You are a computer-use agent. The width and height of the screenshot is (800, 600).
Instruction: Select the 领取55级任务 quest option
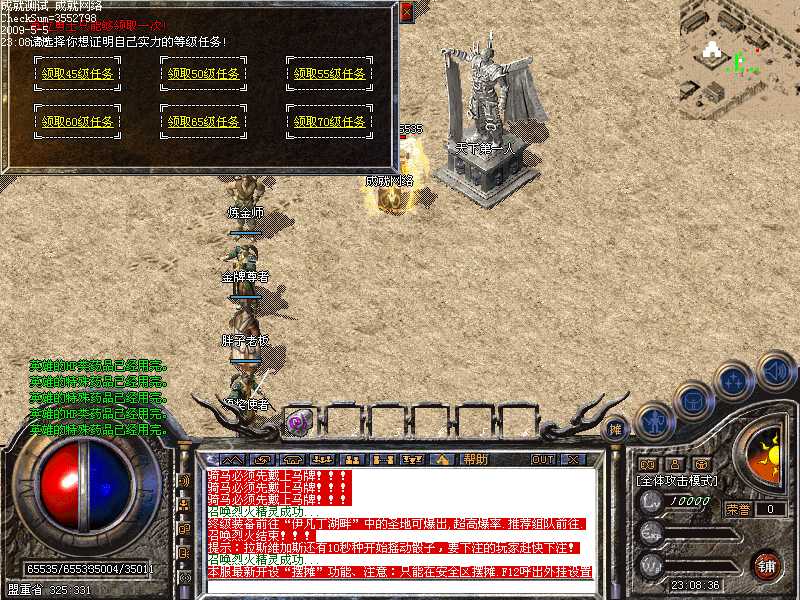pos(328,73)
